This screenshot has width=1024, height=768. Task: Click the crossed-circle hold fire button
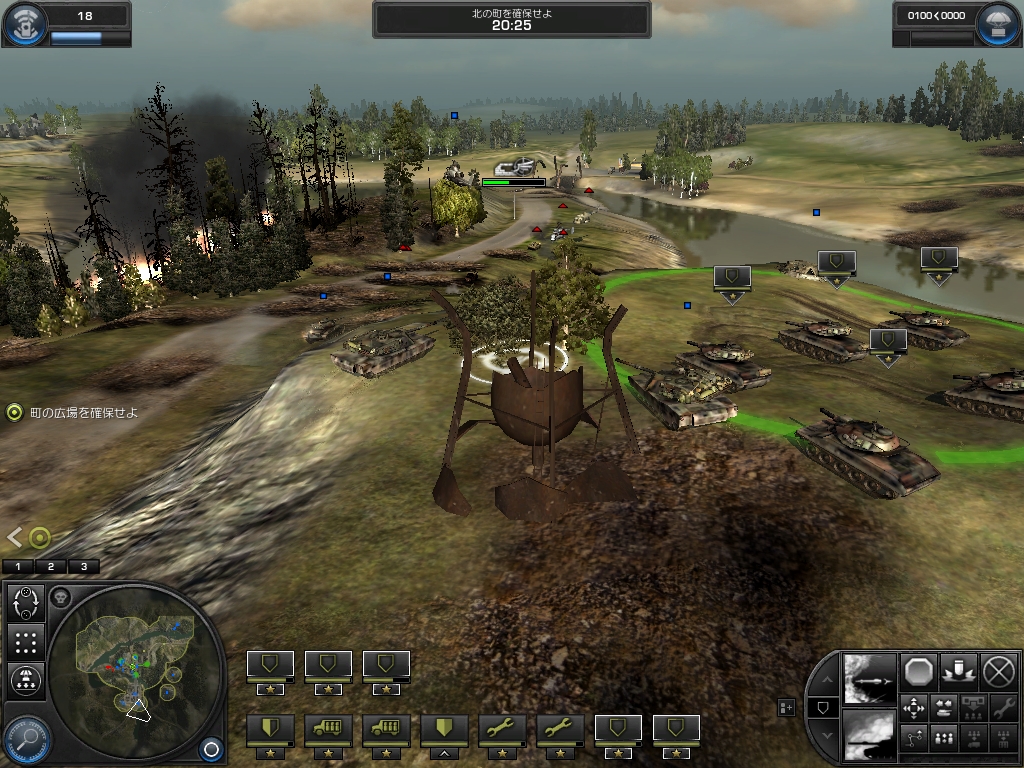pos(998,671)
